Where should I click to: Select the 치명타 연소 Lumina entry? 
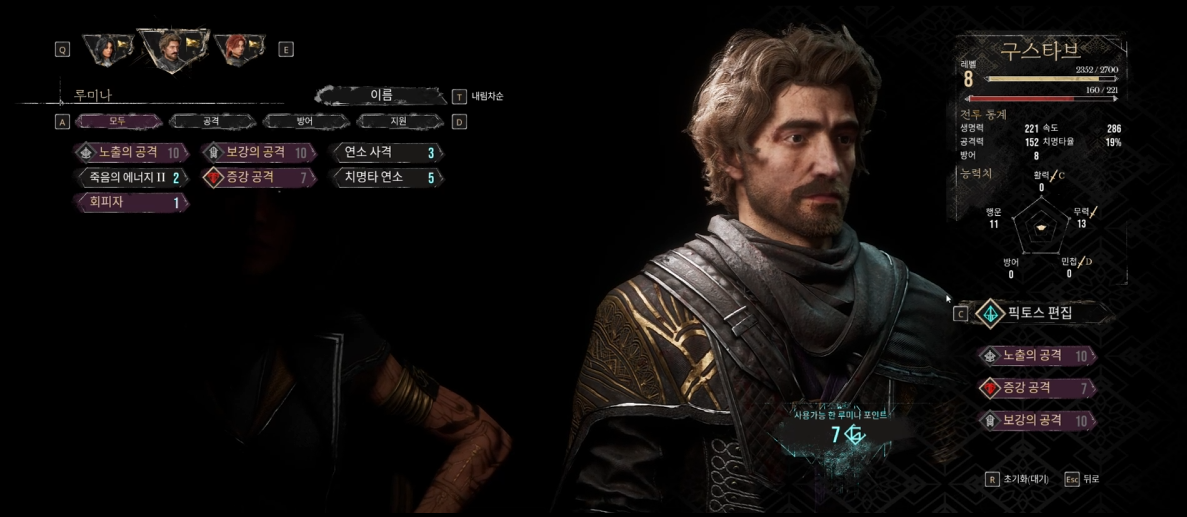pyautogui.click(x=387, y=178)
